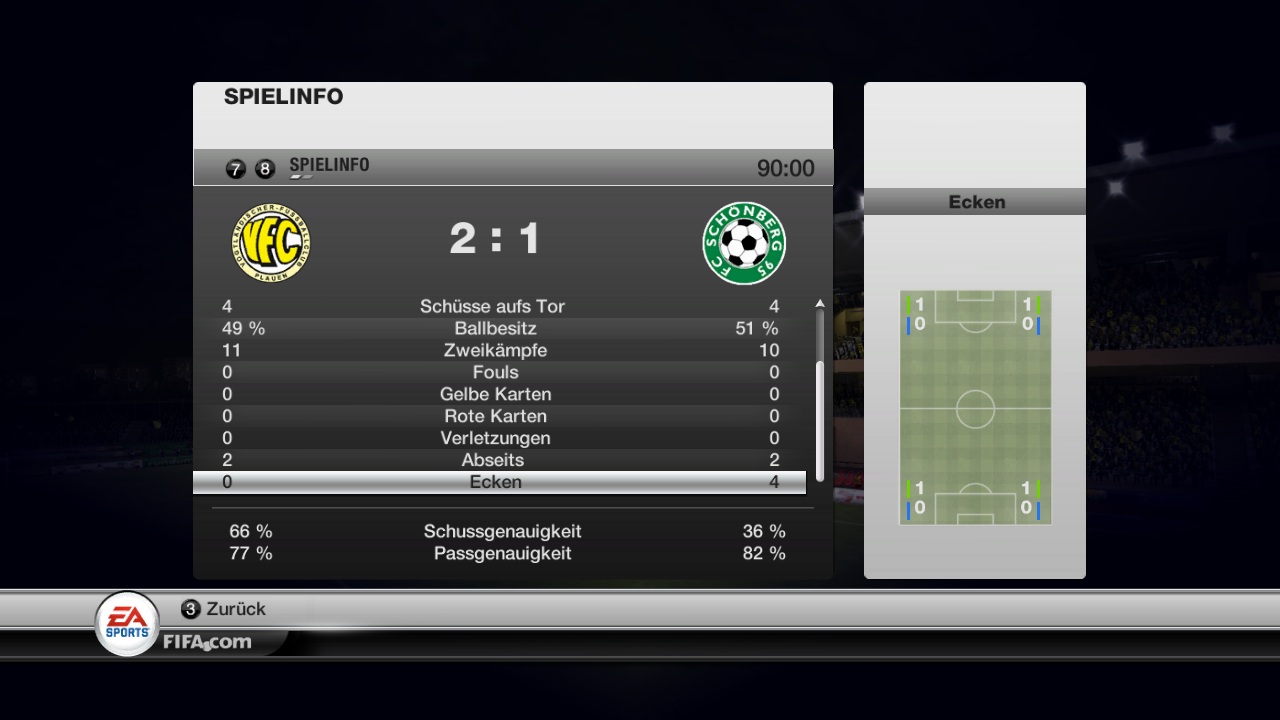Screen dimensions: 1280x720
Task: Click the Ecken pitch diagram
Action: 975,408
